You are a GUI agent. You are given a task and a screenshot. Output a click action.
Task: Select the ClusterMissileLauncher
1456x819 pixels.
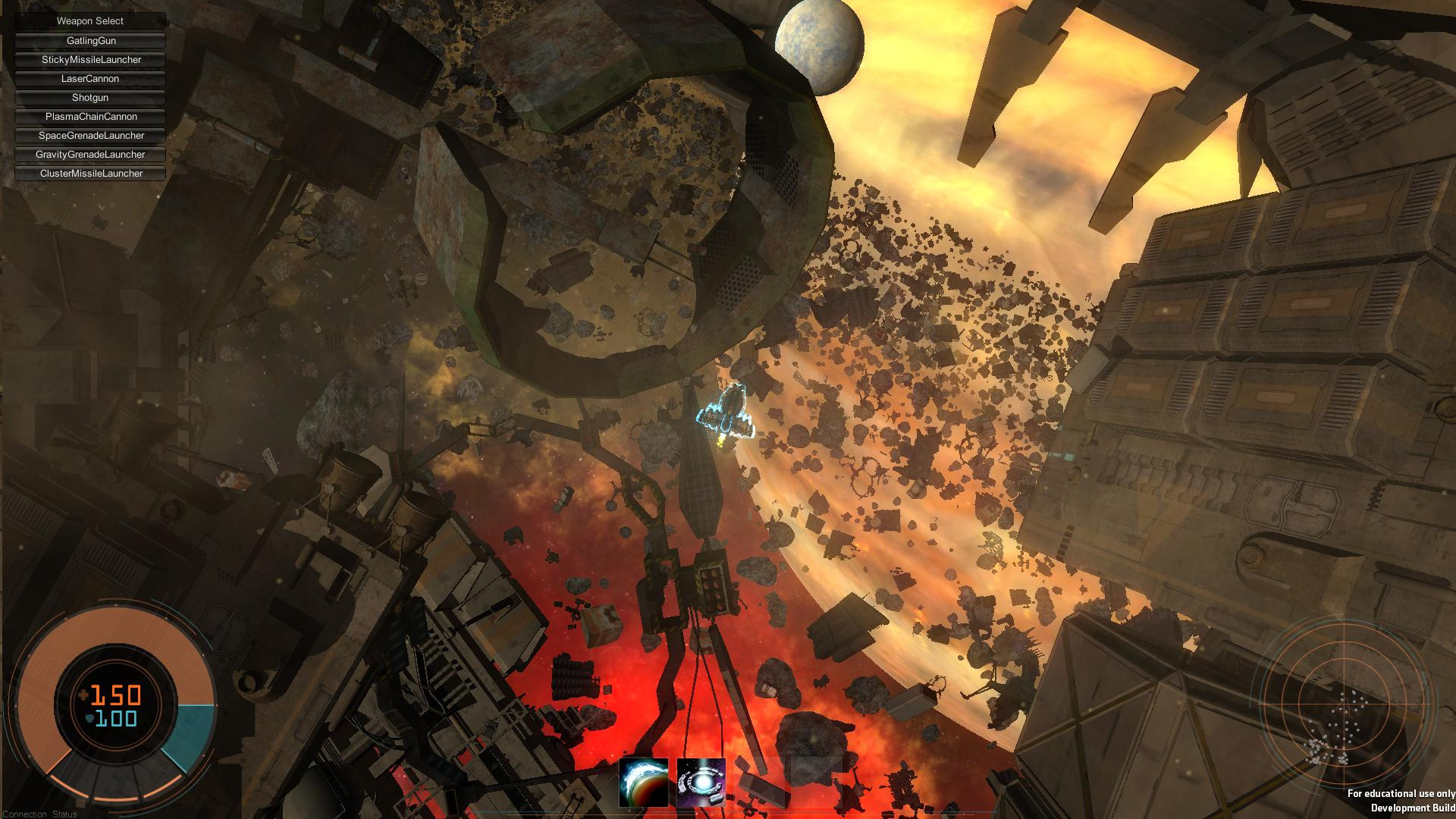(x=90, y=174)
